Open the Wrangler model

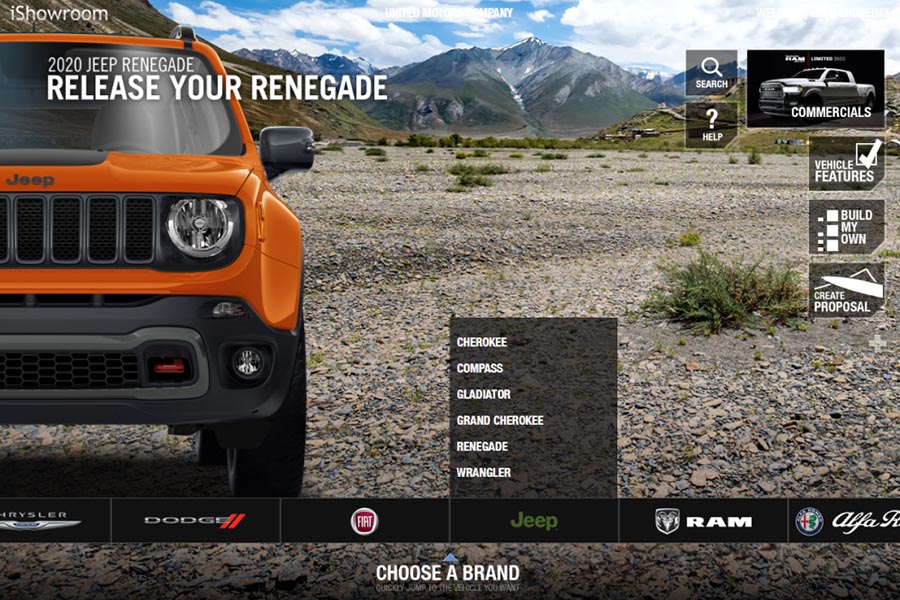click(x=484, y=472)
